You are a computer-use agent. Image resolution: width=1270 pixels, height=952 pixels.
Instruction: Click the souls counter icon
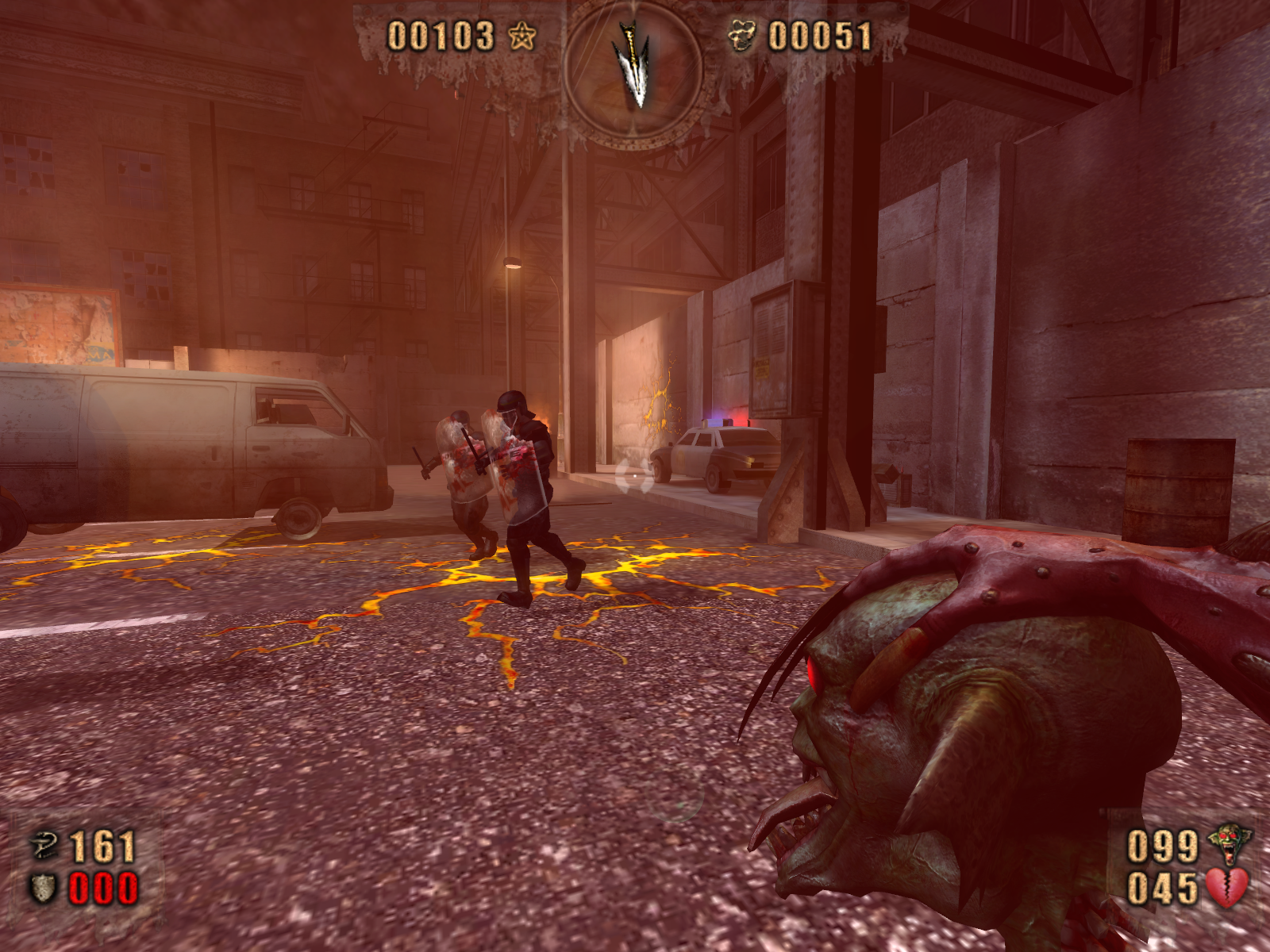(x=743, y=36)
